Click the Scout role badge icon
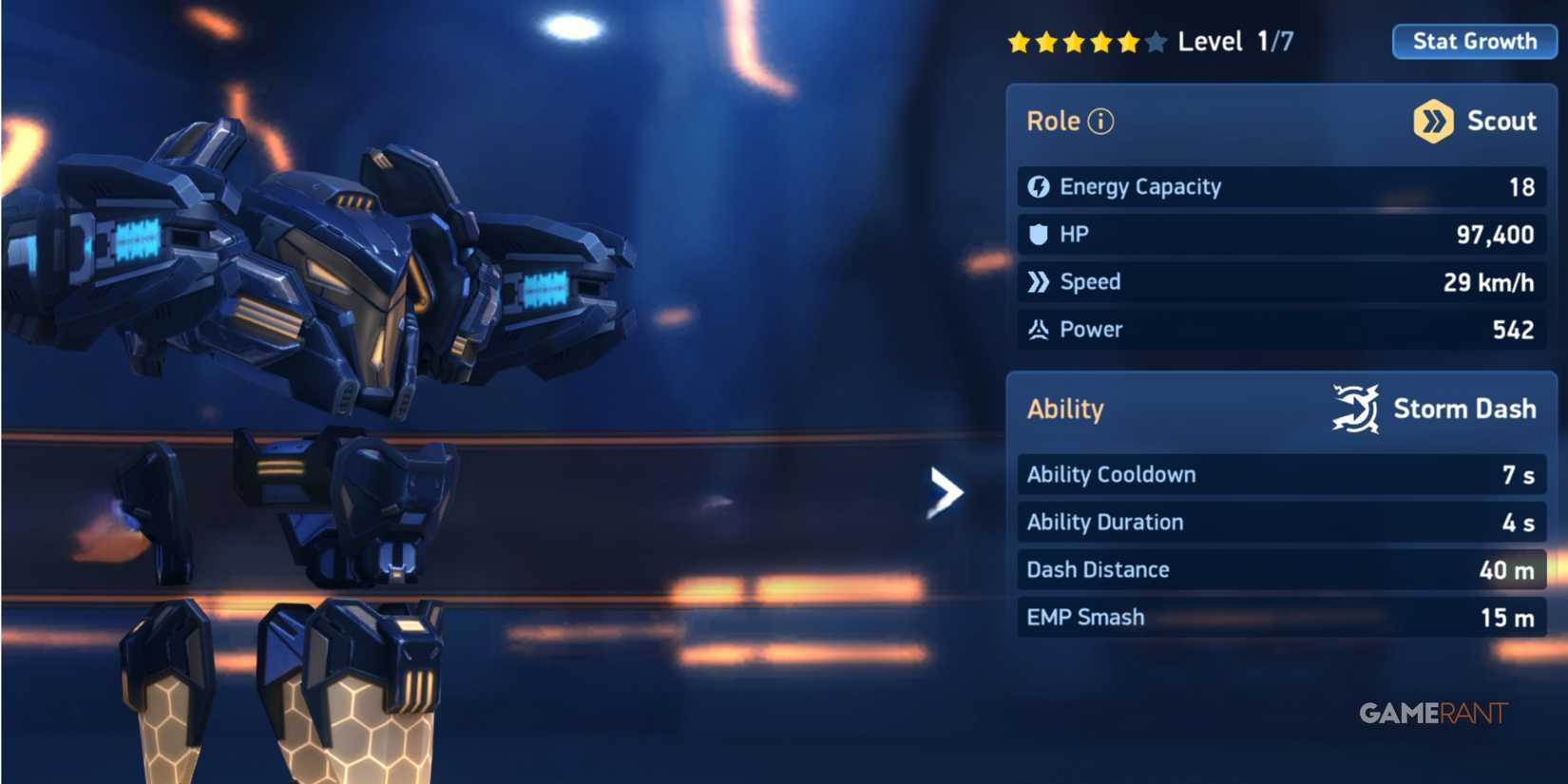This screenshot has height=784, width=1568. click(x=1432, y=120)
